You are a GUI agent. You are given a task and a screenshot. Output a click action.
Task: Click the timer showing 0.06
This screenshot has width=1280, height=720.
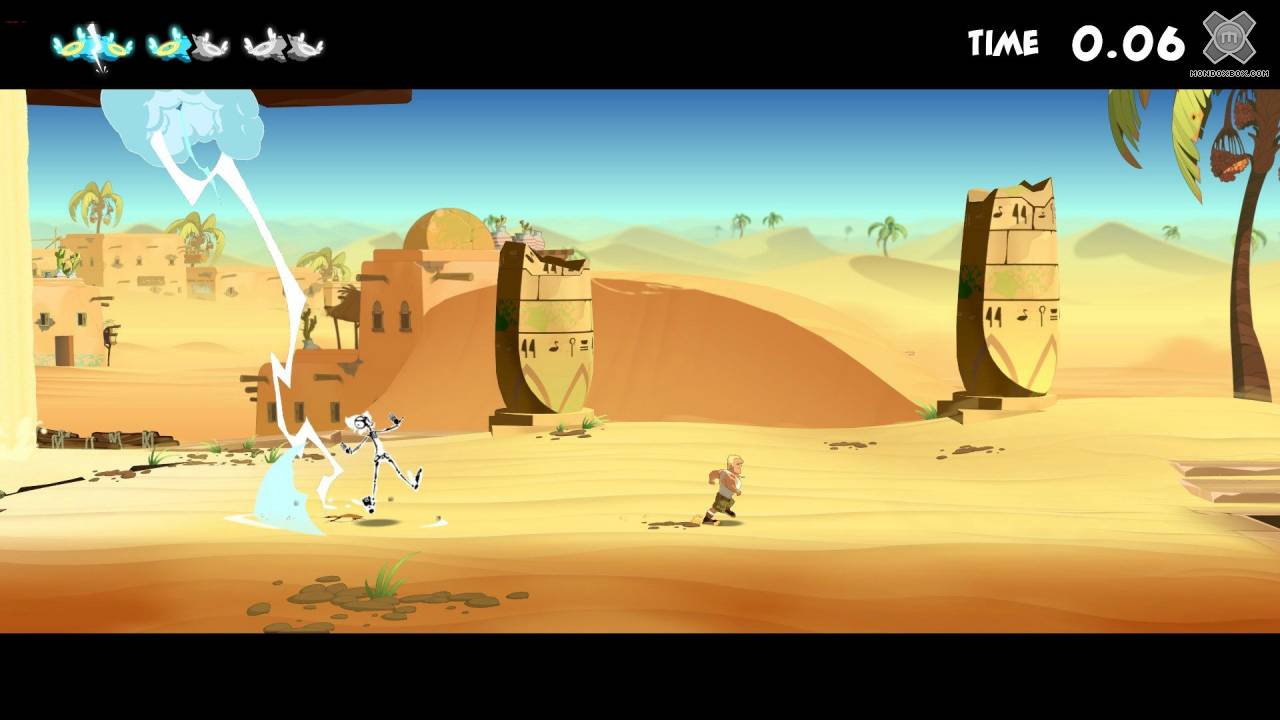click(x=1128, y=42)
